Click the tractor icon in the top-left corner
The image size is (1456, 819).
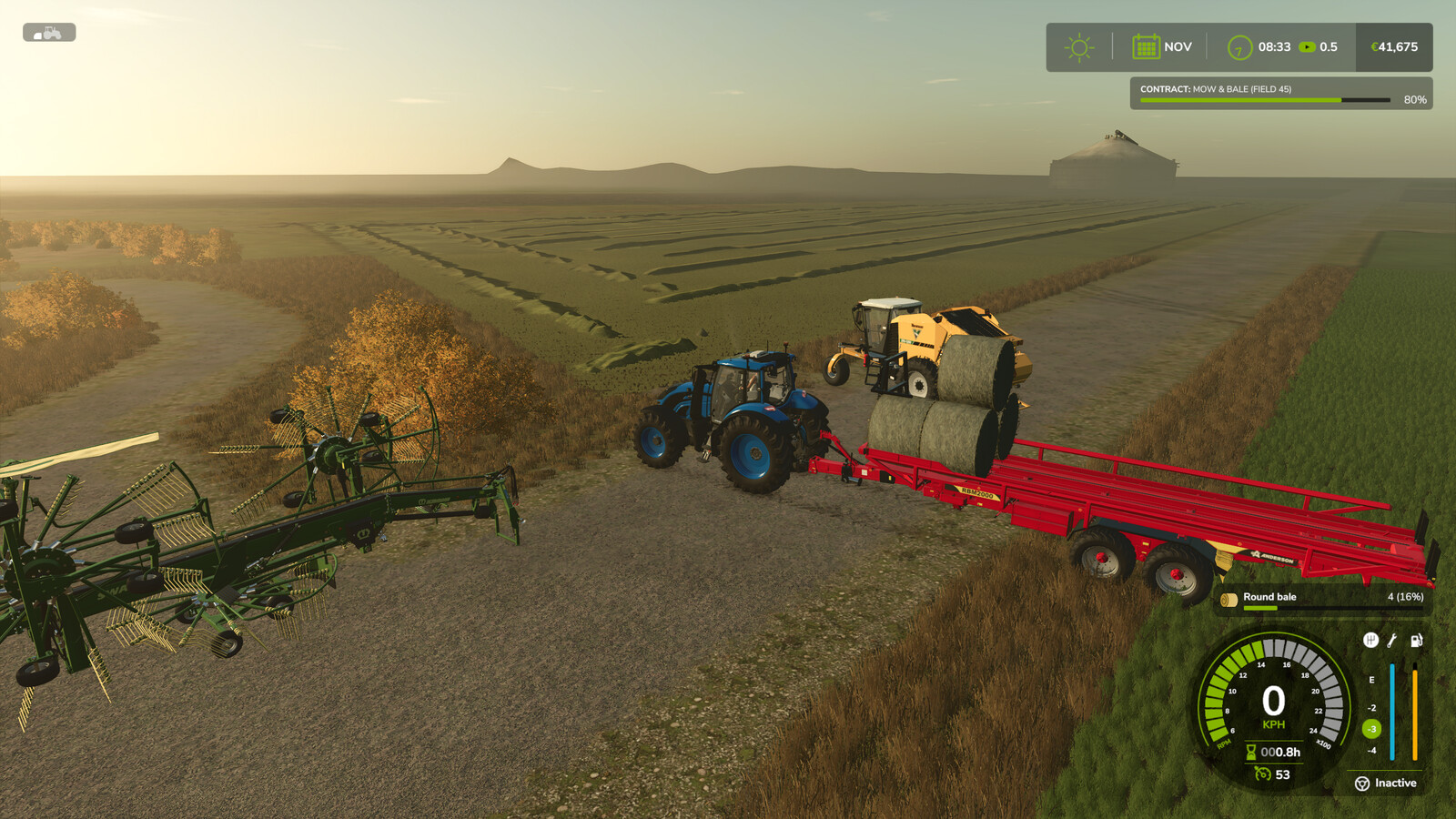[49, 33]
